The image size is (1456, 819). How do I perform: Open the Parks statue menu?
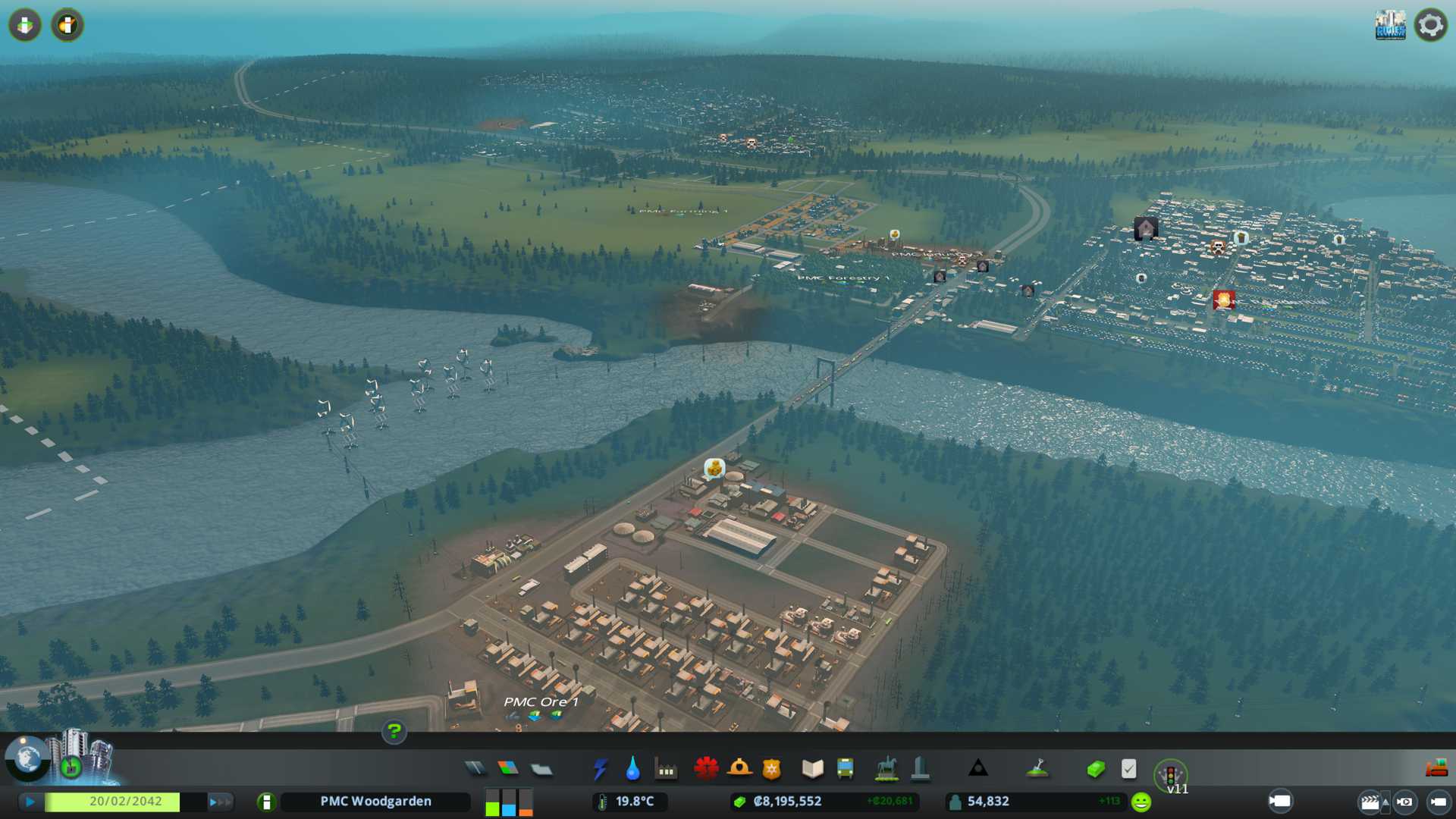(x=886, y=769)
